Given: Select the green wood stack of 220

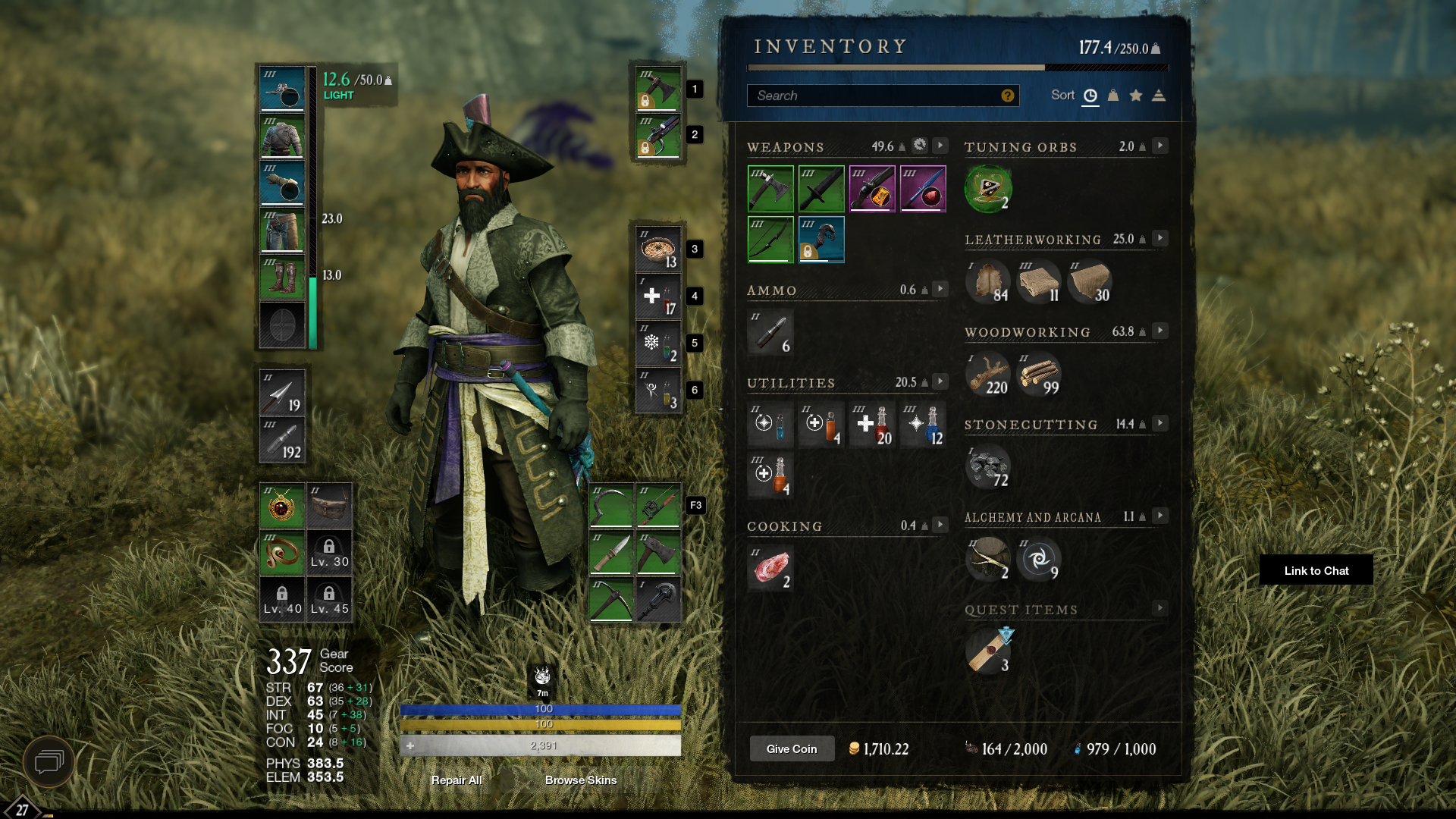Looking at the screenshot, I should pyautogui.click(x=987, y=374).
